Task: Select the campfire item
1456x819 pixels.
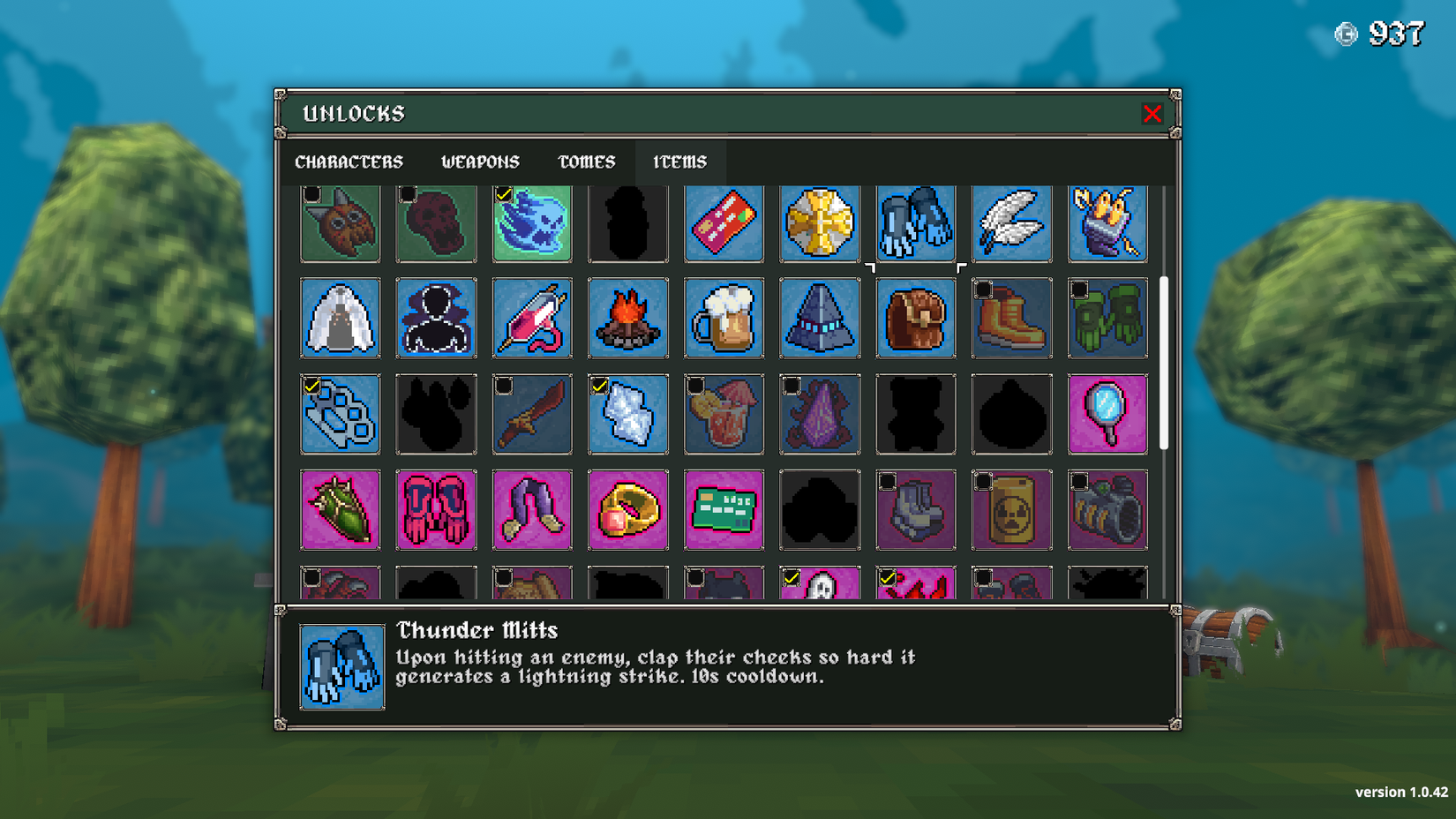Action: click(x=628, y=319)
